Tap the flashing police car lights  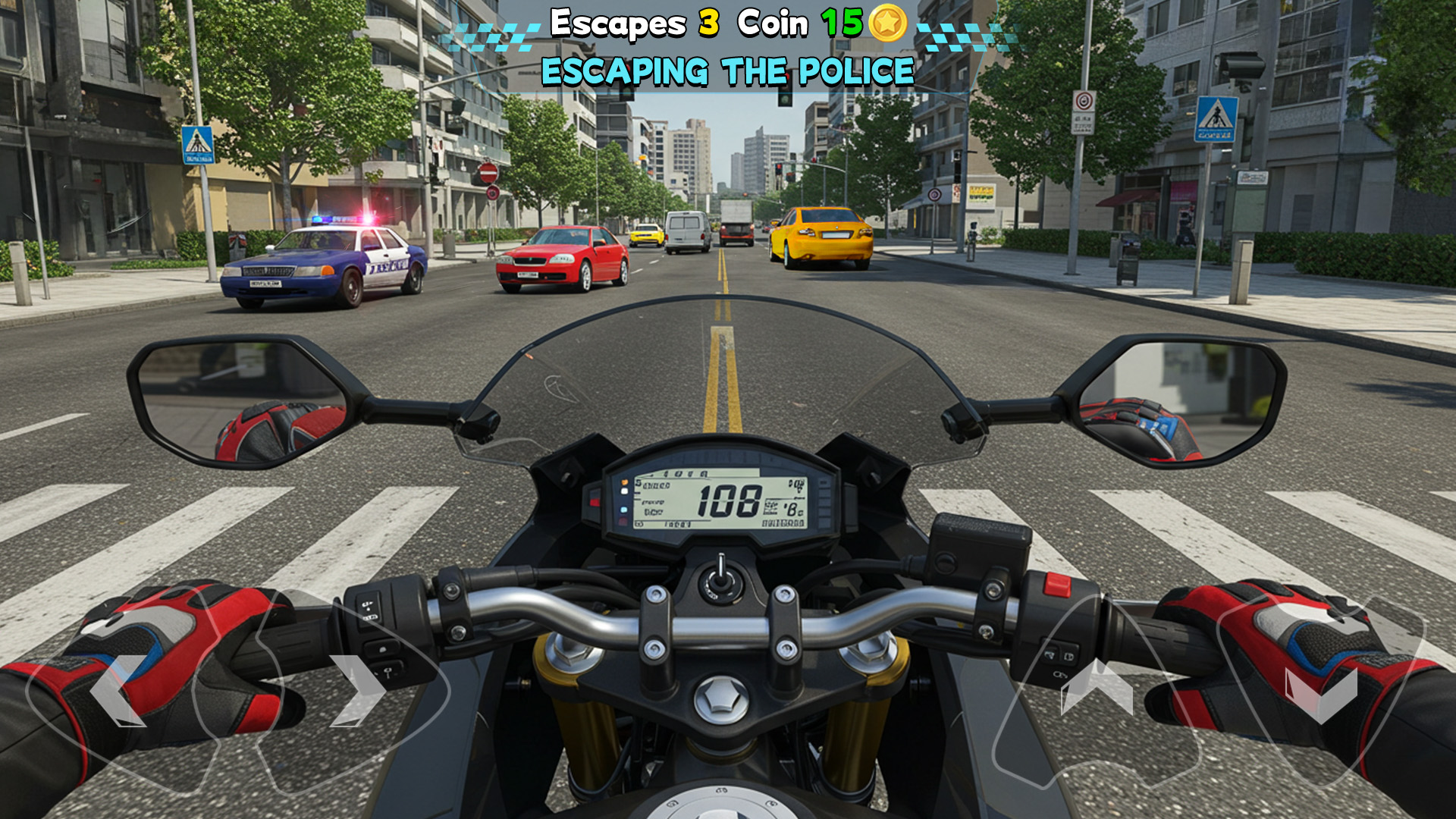coord(343,220)
